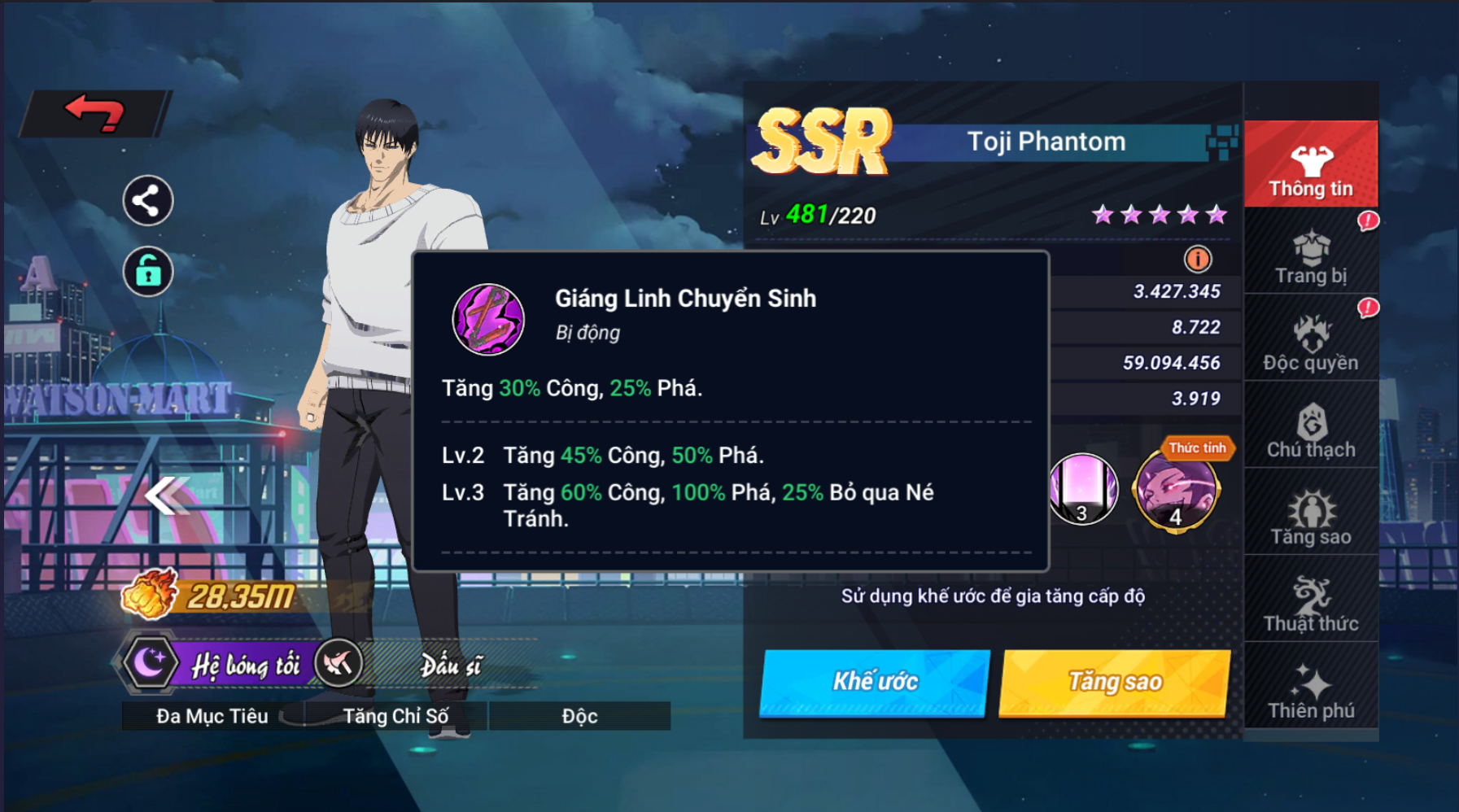Screen dimensions: 1459x812
Task: Open the Thiên phú tab
Action: click(1310, 692)
